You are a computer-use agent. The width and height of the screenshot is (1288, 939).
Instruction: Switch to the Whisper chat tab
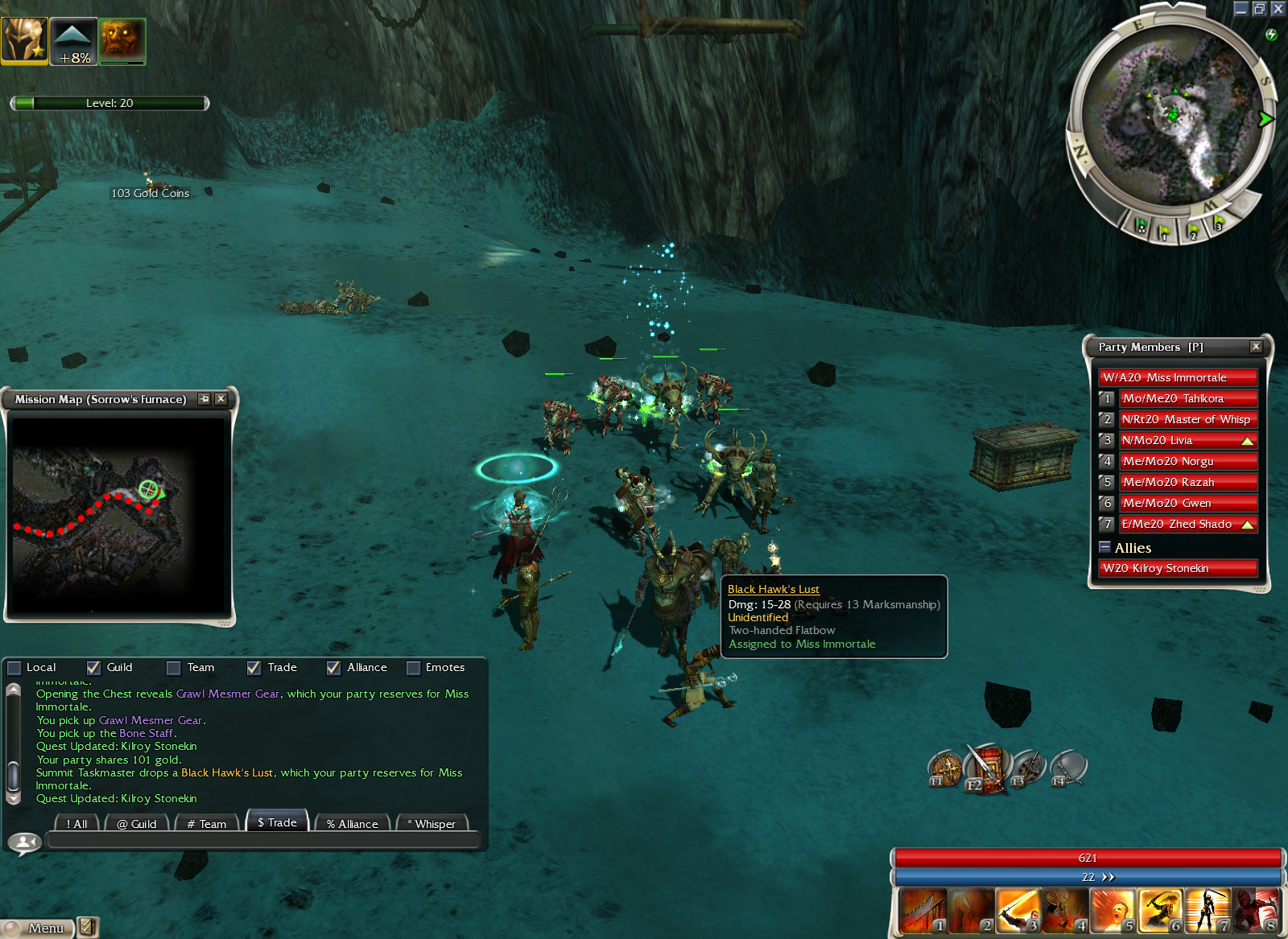click(x=434, y=823)
